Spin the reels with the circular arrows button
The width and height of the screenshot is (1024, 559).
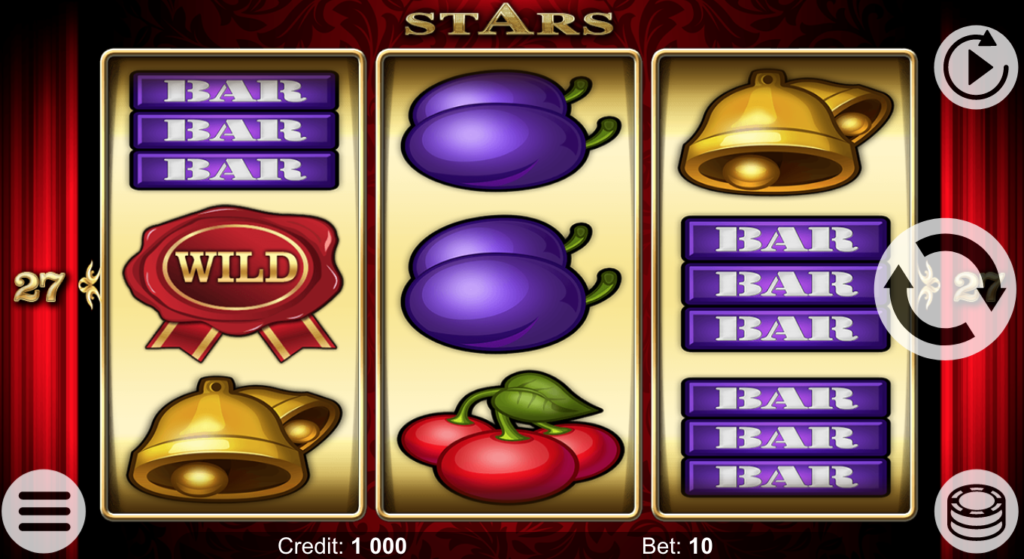[x=945, y=289]
